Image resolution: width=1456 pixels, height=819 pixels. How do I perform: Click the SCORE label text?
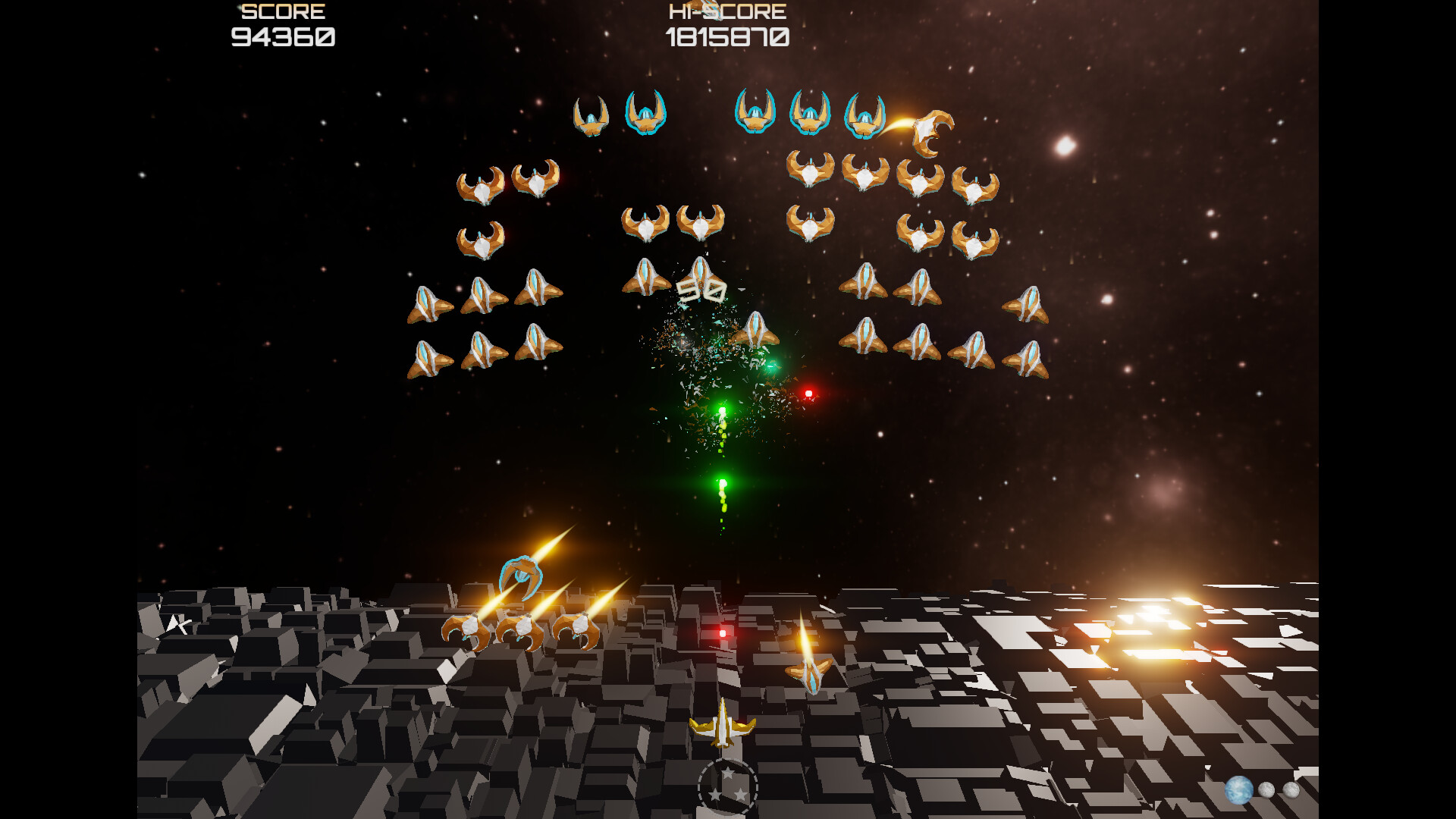[x=281, y=11]
